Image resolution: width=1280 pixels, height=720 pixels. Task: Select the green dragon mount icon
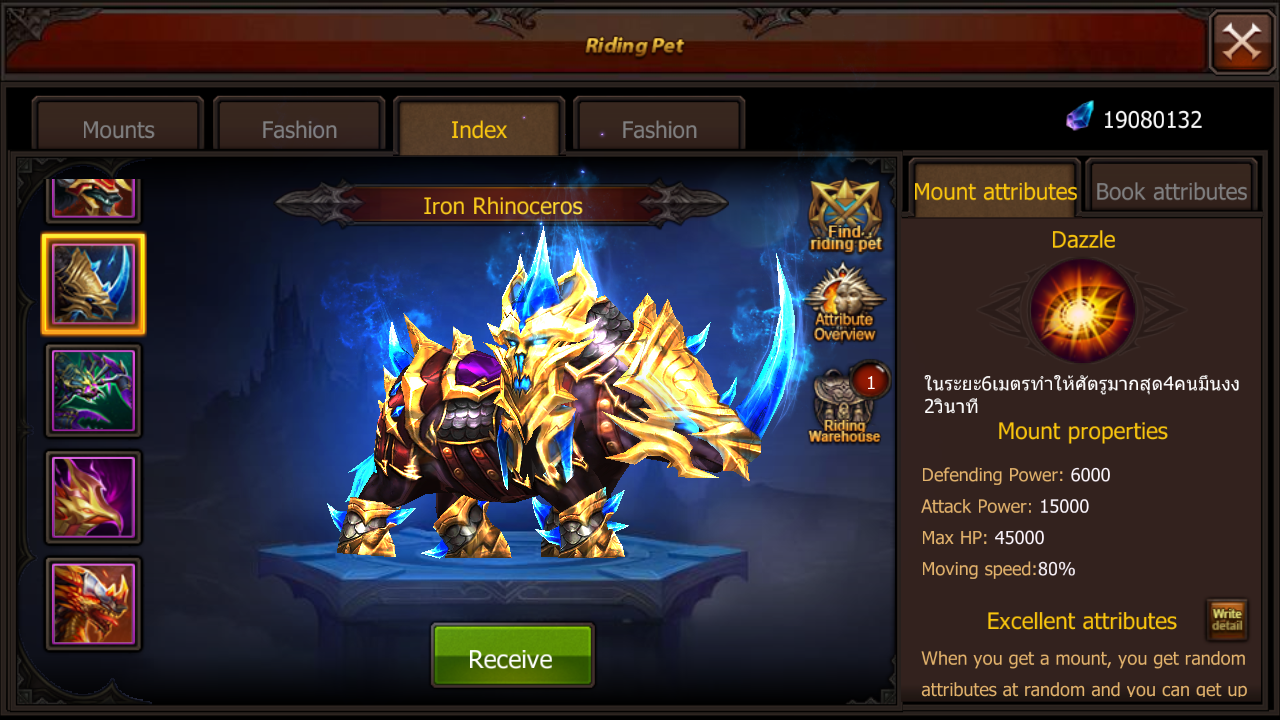(x=93, y=390)
